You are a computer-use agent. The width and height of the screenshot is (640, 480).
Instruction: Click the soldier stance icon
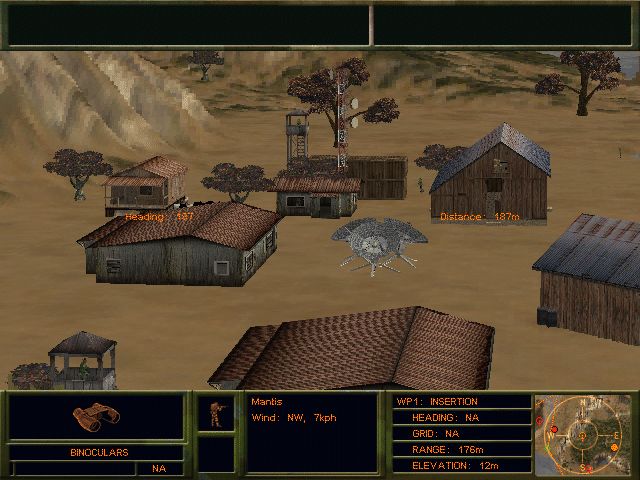(215, 414)
